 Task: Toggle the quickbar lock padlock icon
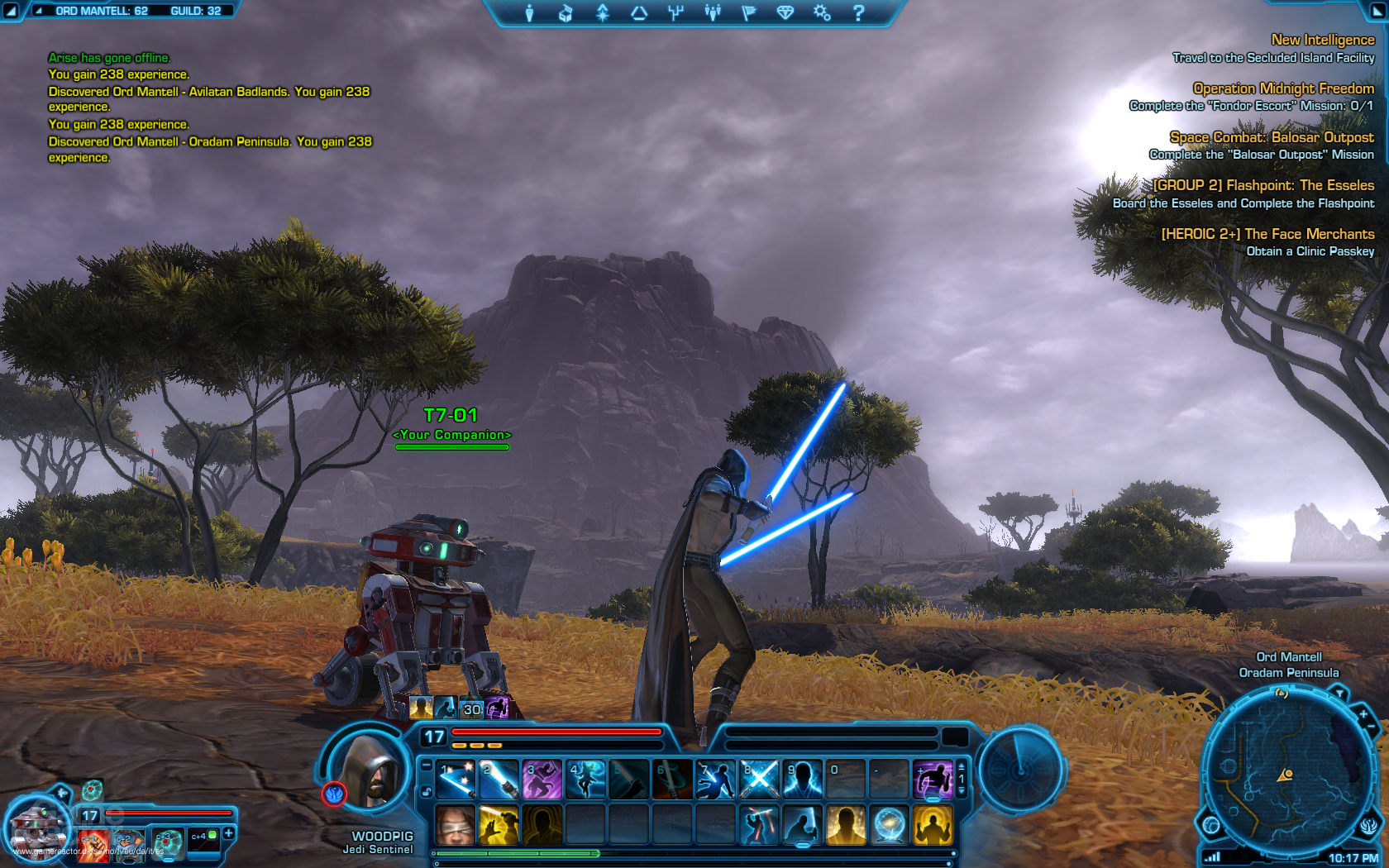click(x=427, y=790)
